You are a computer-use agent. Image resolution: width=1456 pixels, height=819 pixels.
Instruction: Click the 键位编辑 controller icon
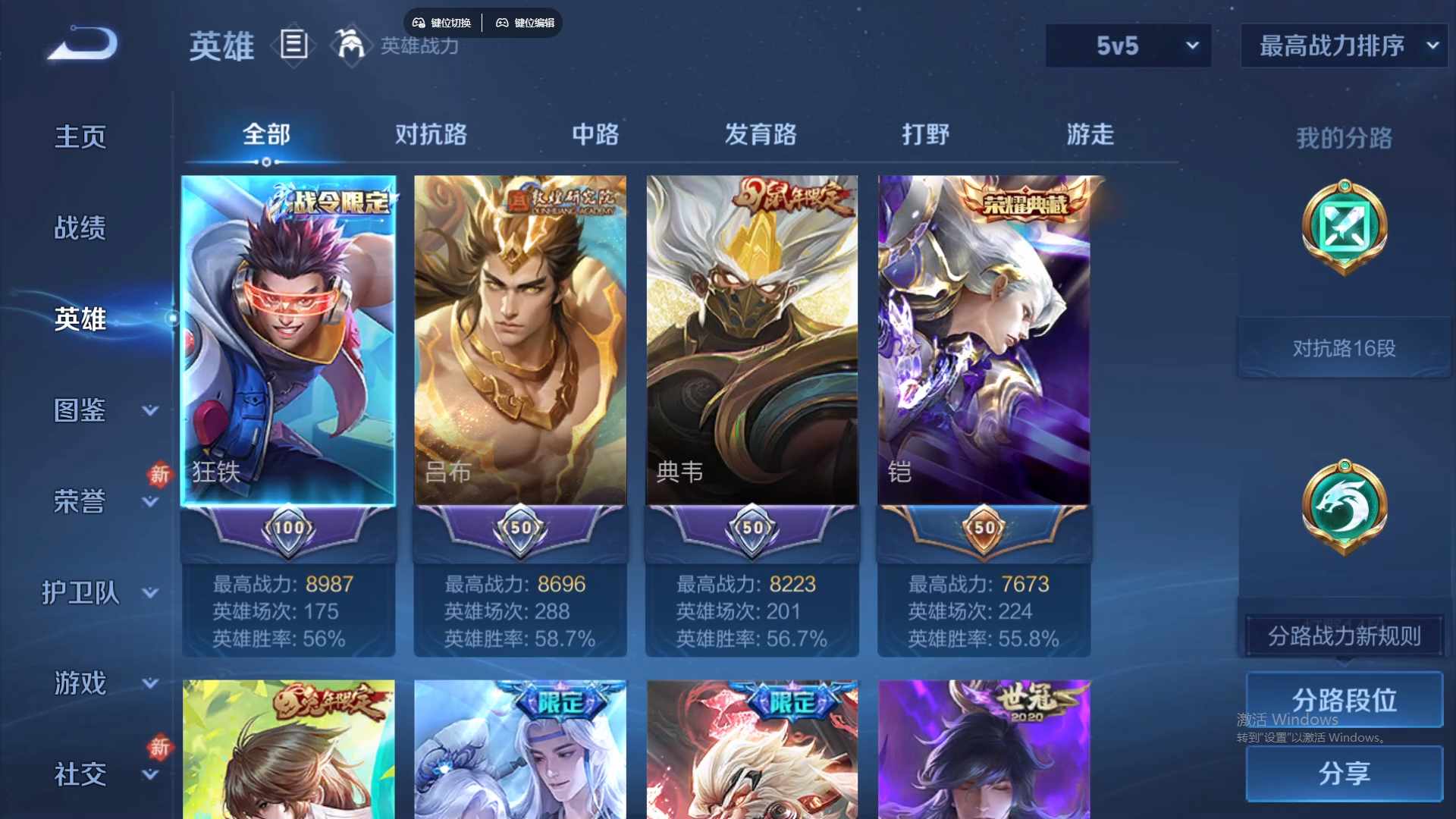click(503, 22)
